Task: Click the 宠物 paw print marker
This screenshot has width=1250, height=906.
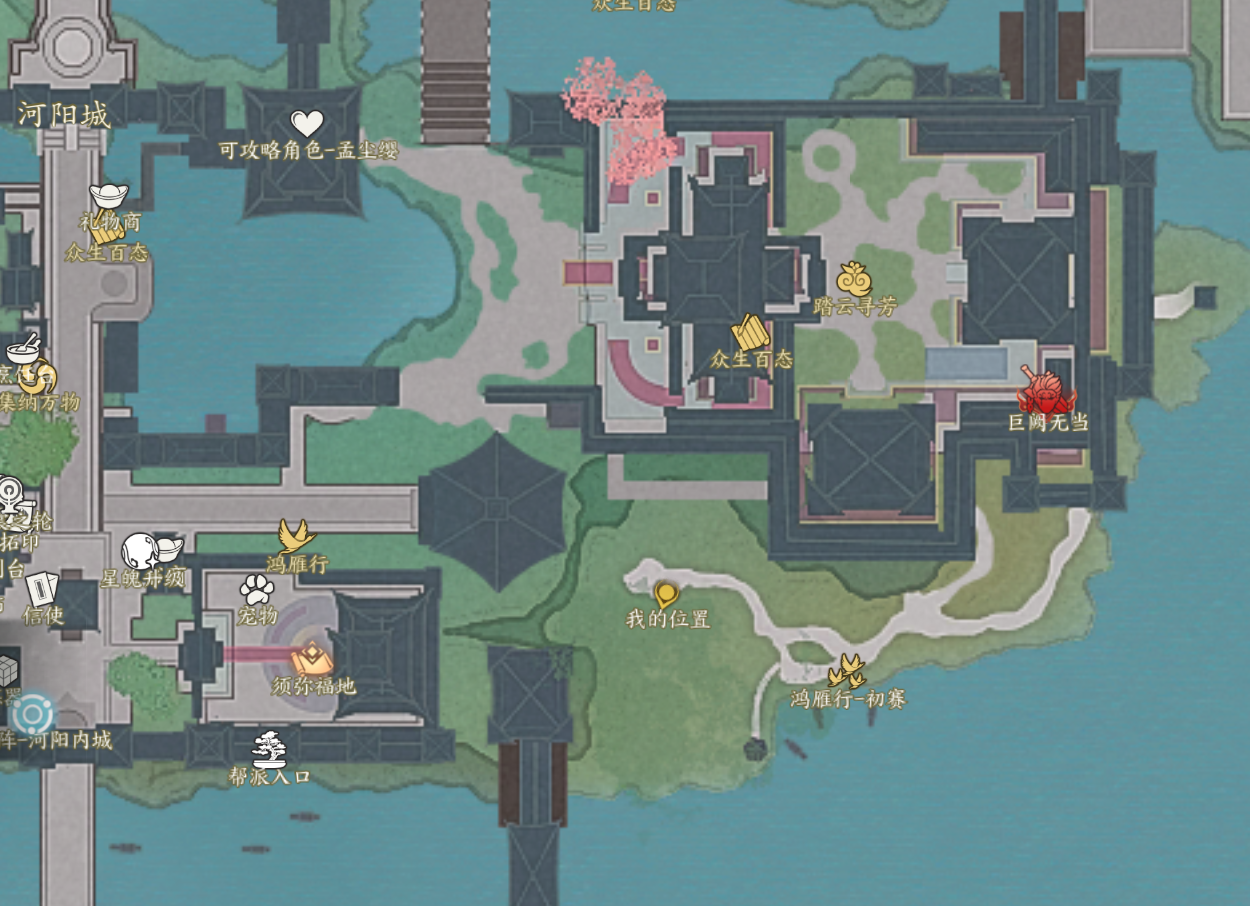Action: coord(257,588)
